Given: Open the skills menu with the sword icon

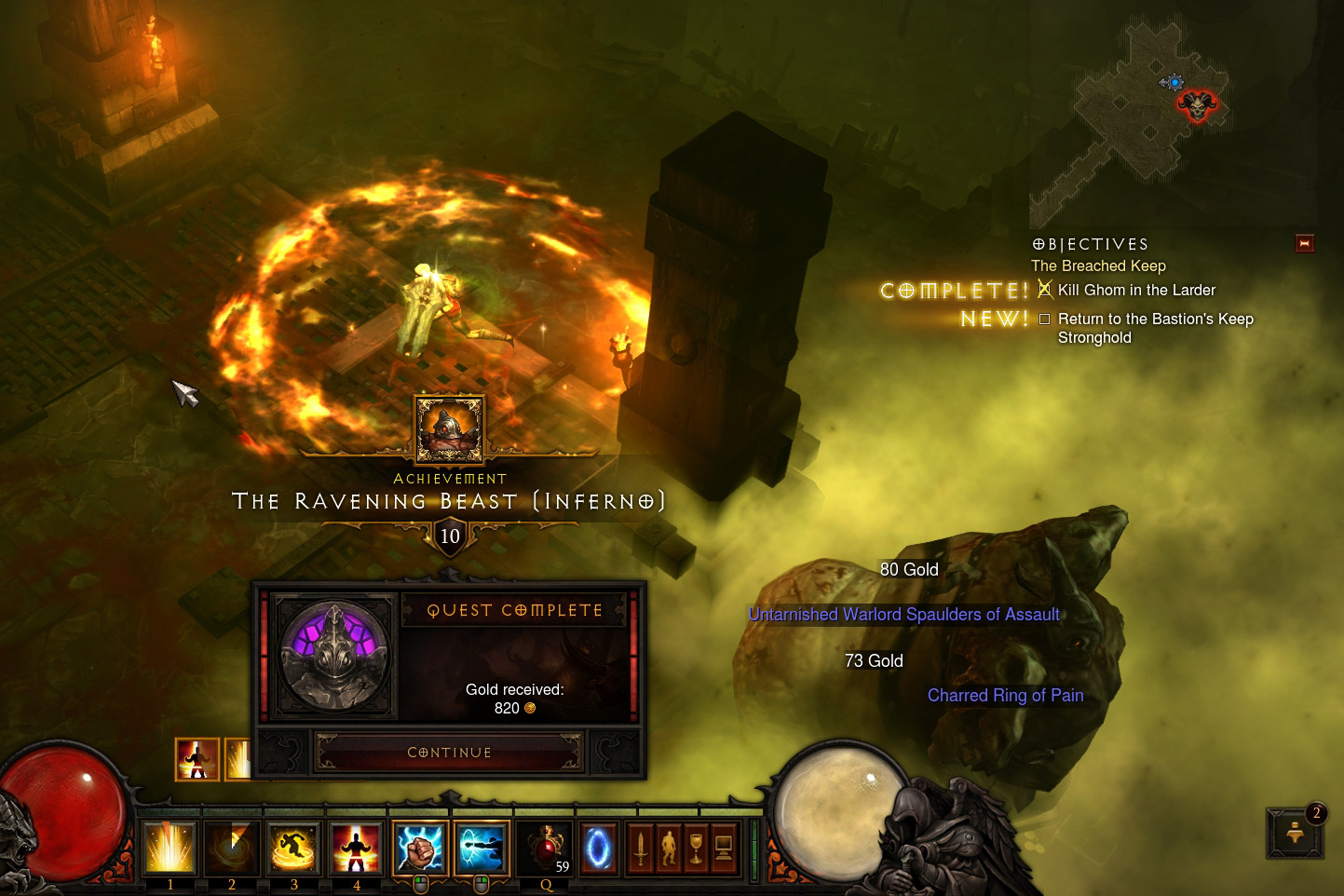Looking at the screenshot, I should (641, 848).
